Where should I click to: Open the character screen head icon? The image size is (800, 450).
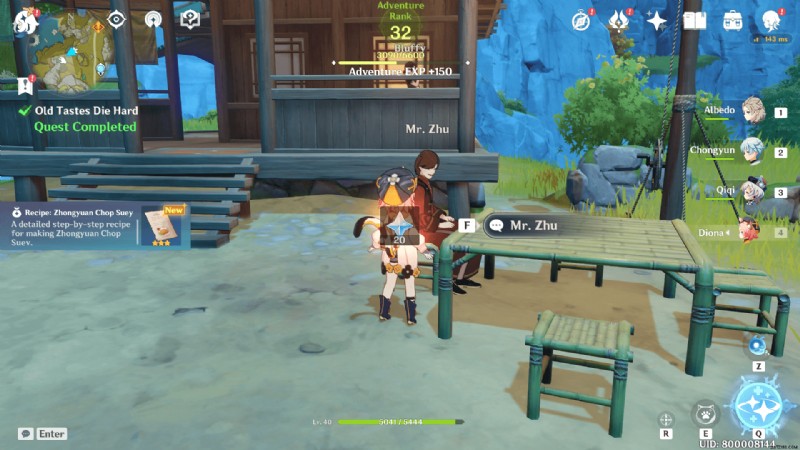pos(770,20)
